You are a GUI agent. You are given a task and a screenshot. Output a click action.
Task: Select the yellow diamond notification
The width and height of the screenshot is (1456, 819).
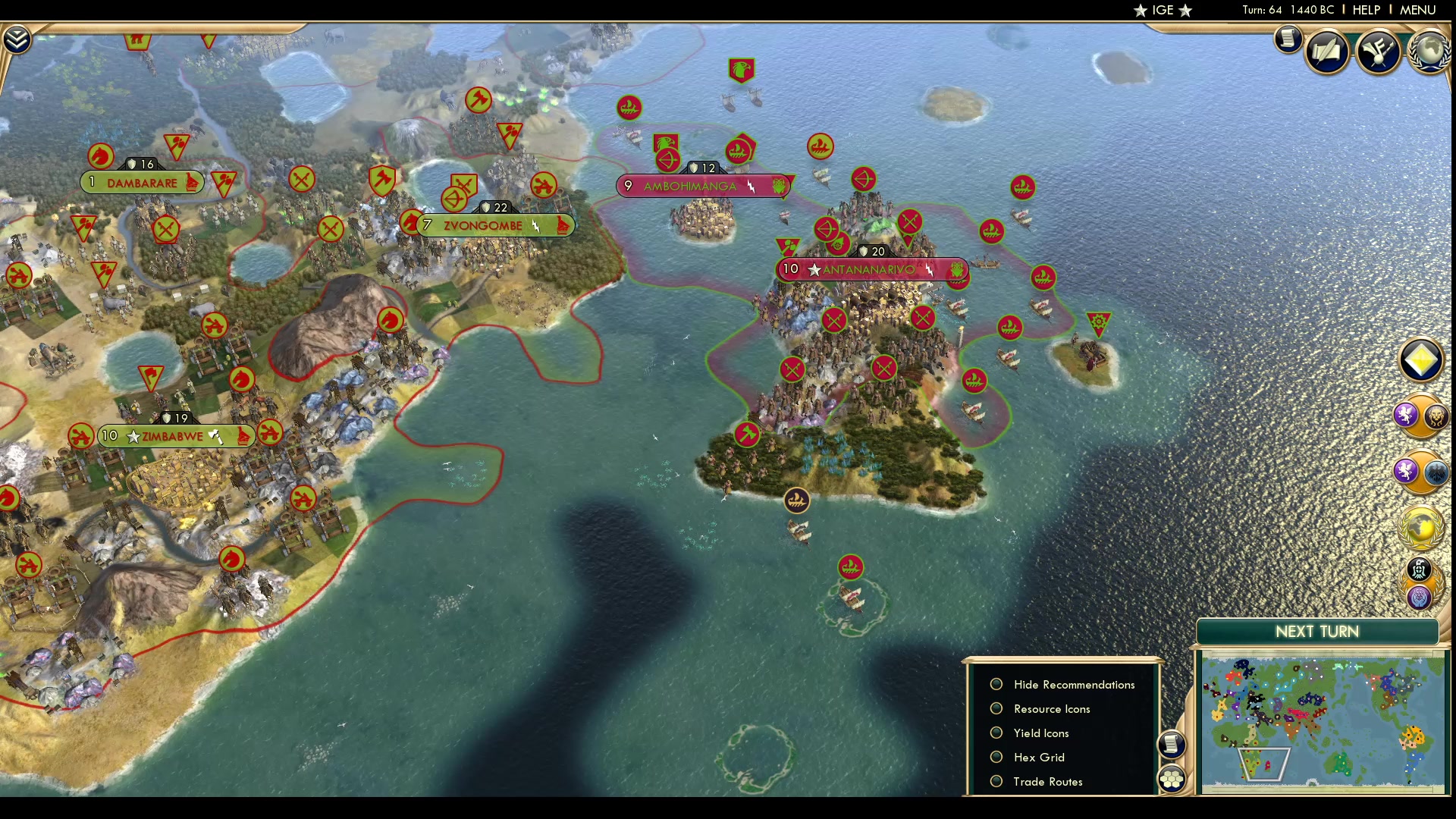pos(1420,360)
